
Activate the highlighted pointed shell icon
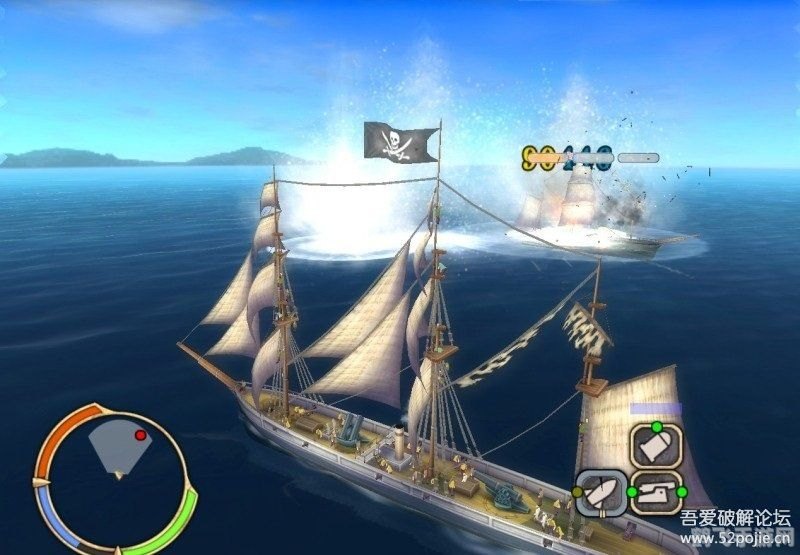point(602,493)
